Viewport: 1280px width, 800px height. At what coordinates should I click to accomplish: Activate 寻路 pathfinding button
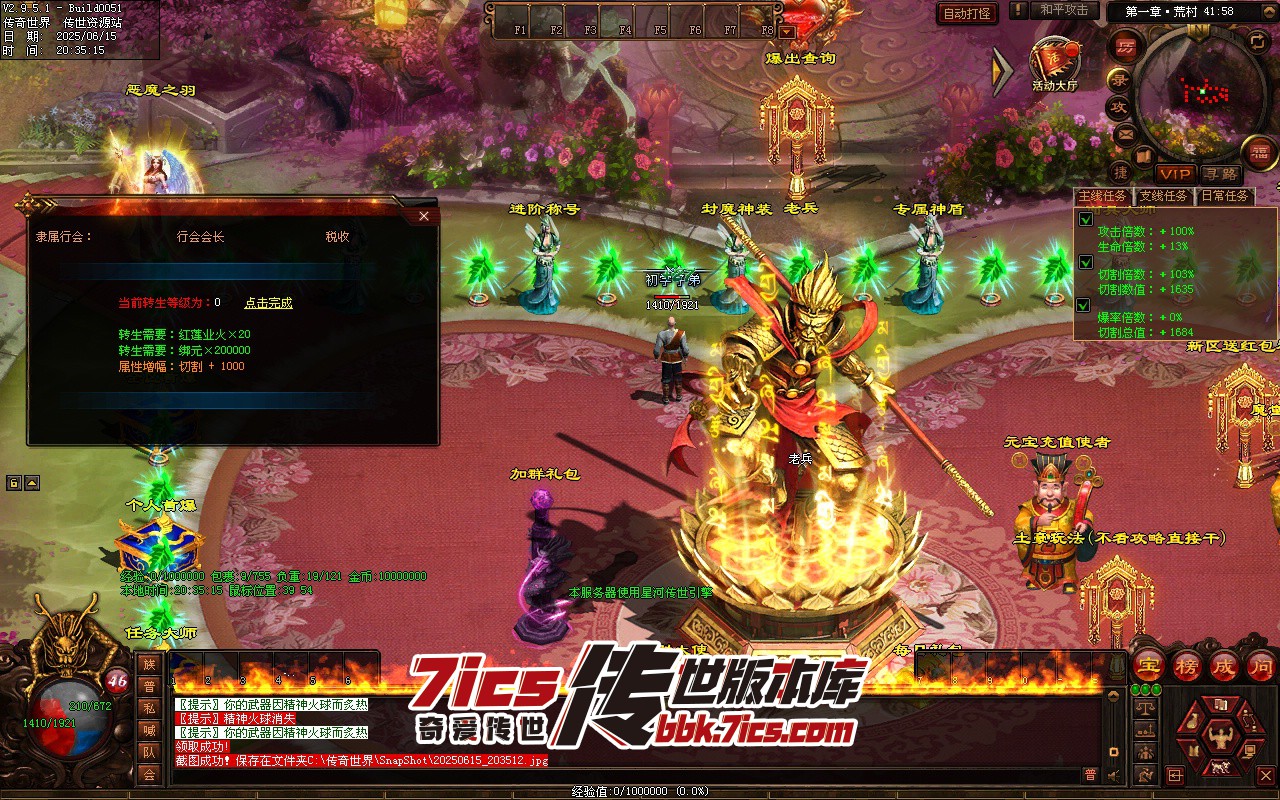coord(1219,174)
